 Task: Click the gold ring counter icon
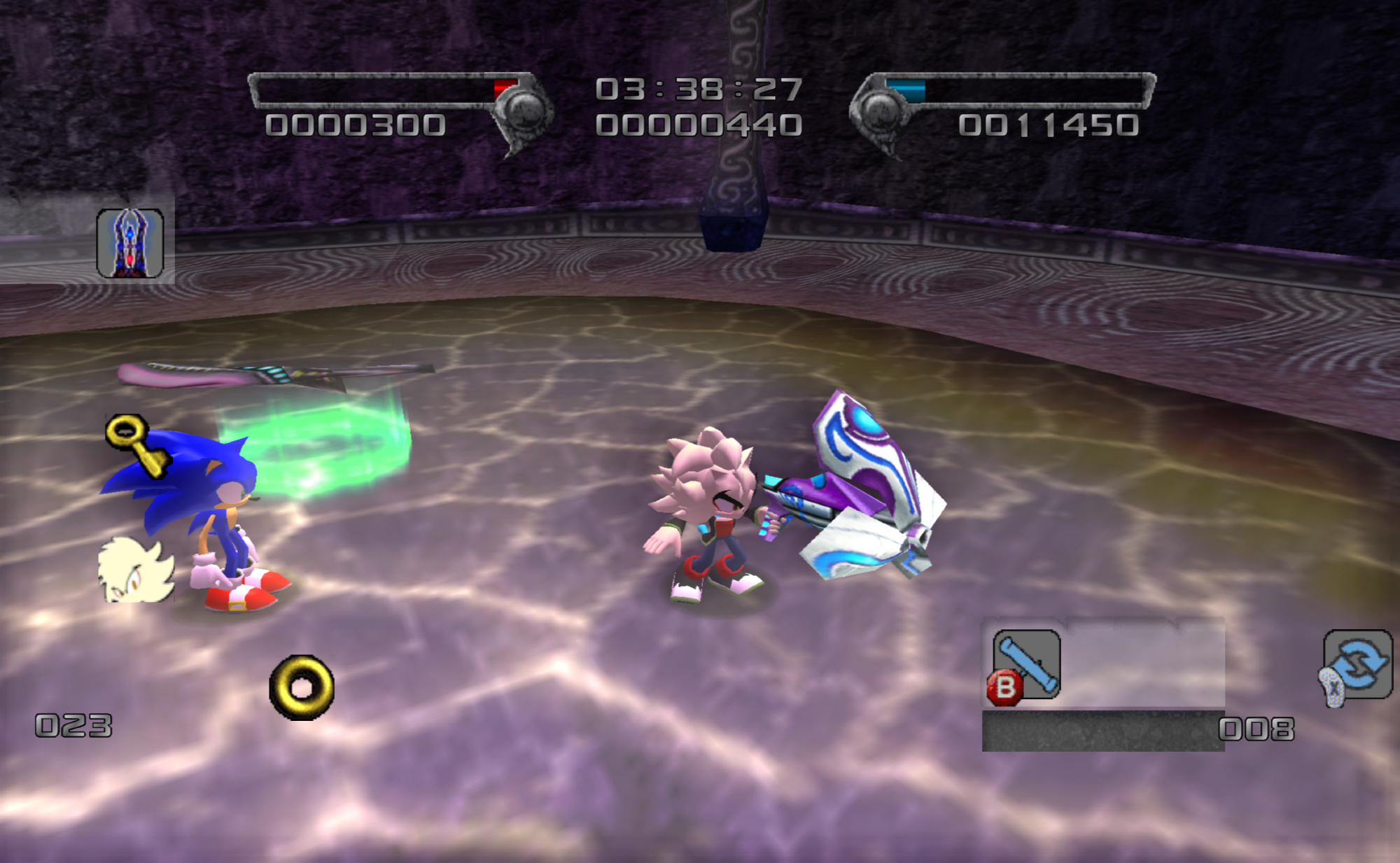(x=302, y=687)
